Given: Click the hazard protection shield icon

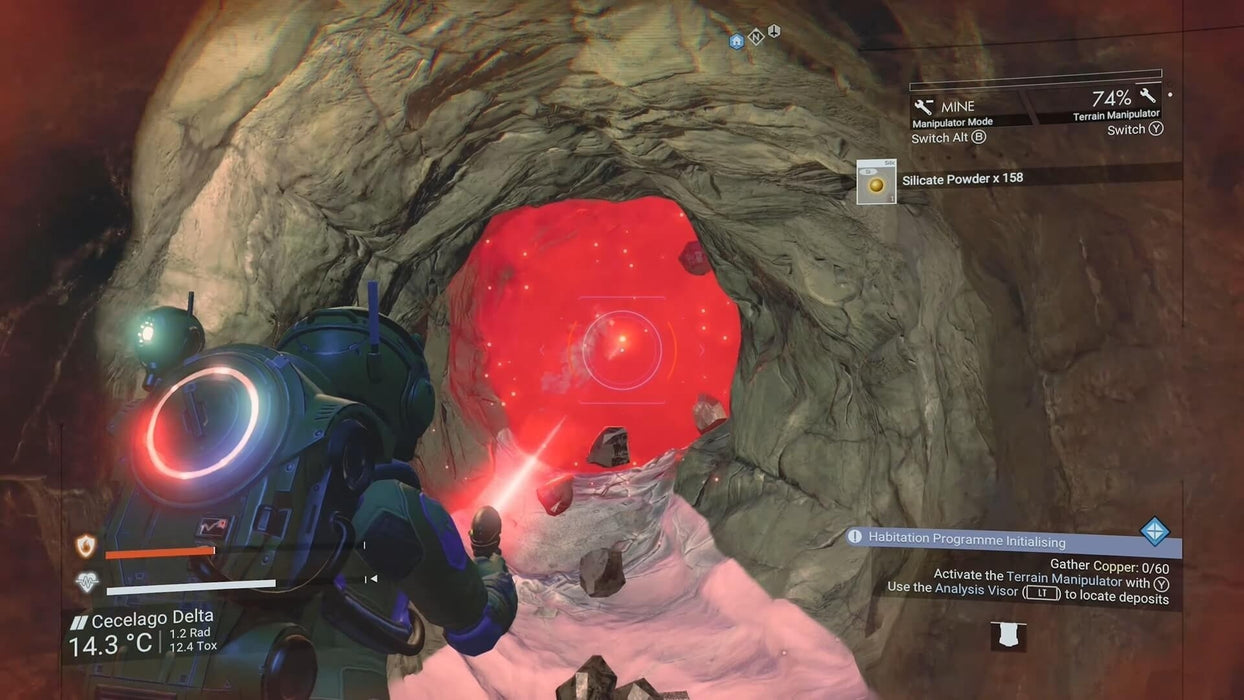Looking at the screenshot, I should (86, 546).
